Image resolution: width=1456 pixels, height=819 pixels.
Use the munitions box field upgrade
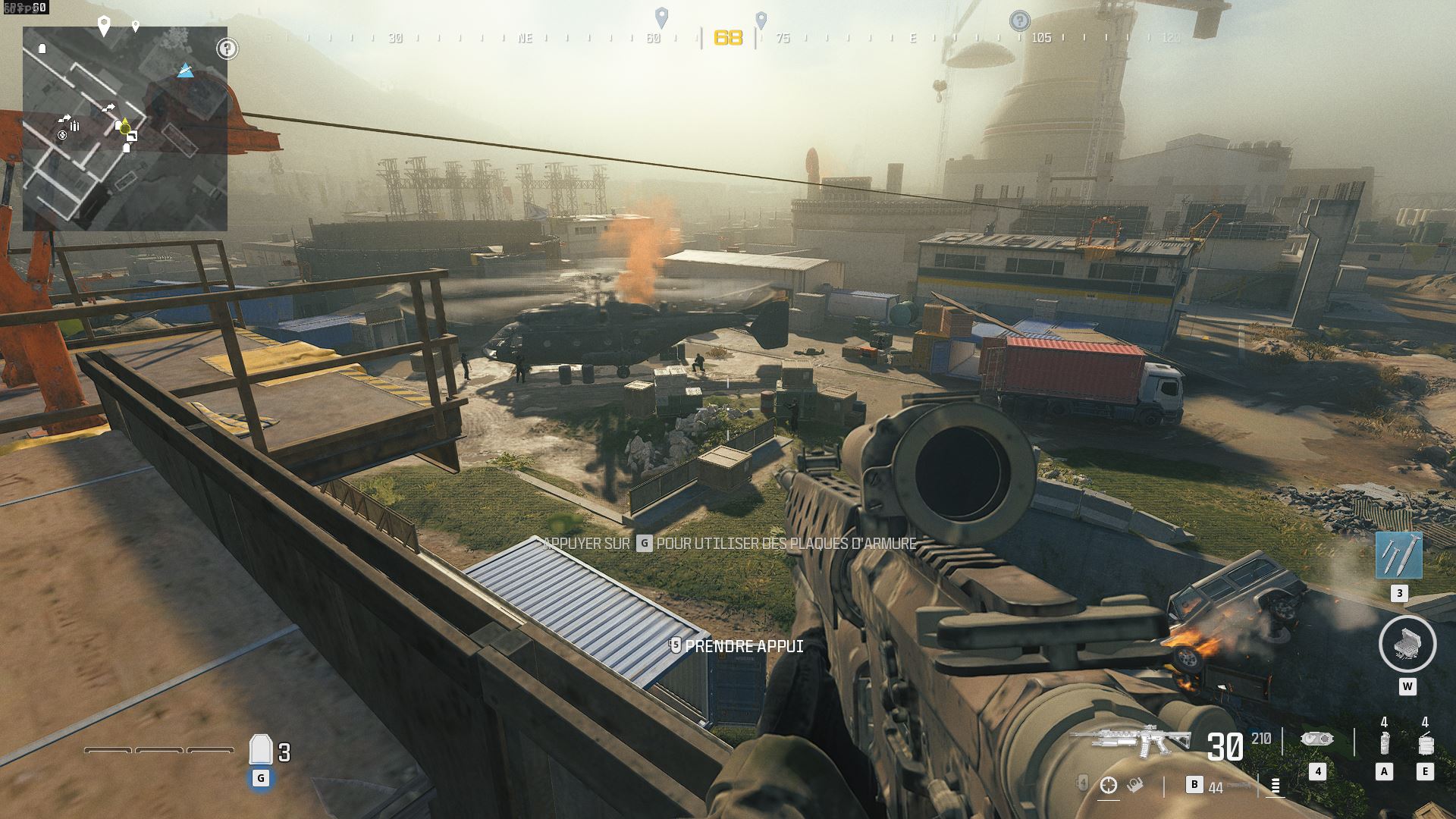tap(1407, 644)
